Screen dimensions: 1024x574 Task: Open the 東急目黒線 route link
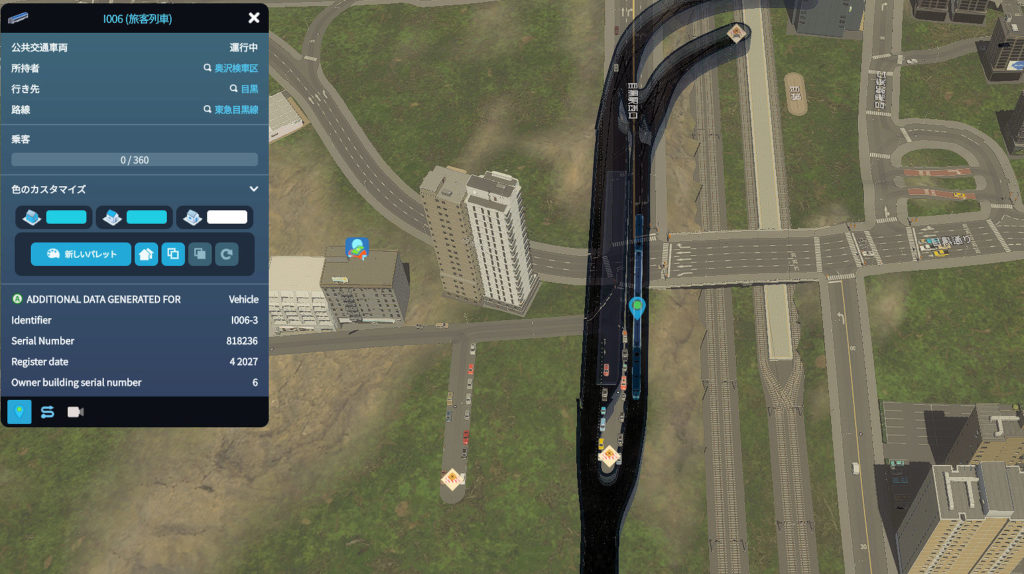pos(231,110)
